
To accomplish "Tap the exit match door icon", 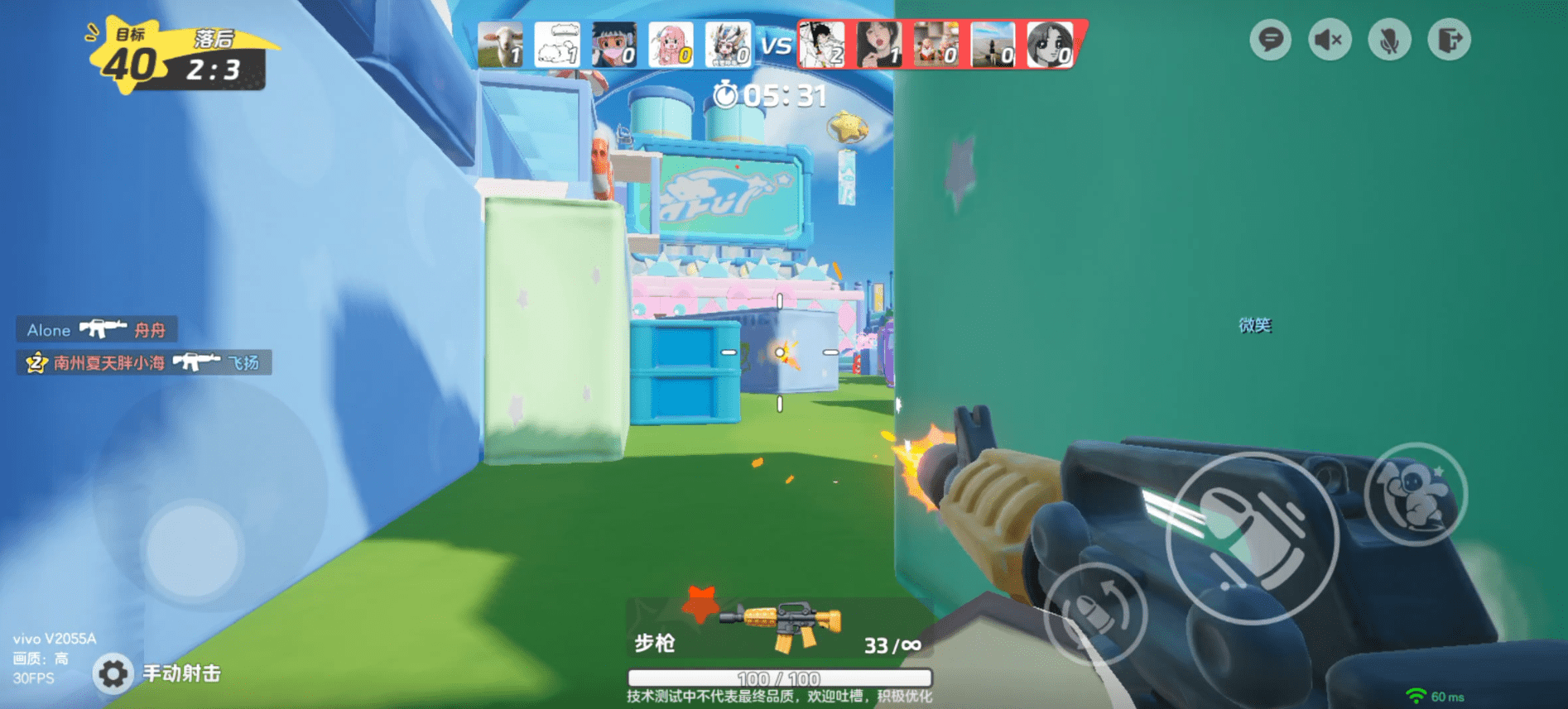I will point(1449,40).
